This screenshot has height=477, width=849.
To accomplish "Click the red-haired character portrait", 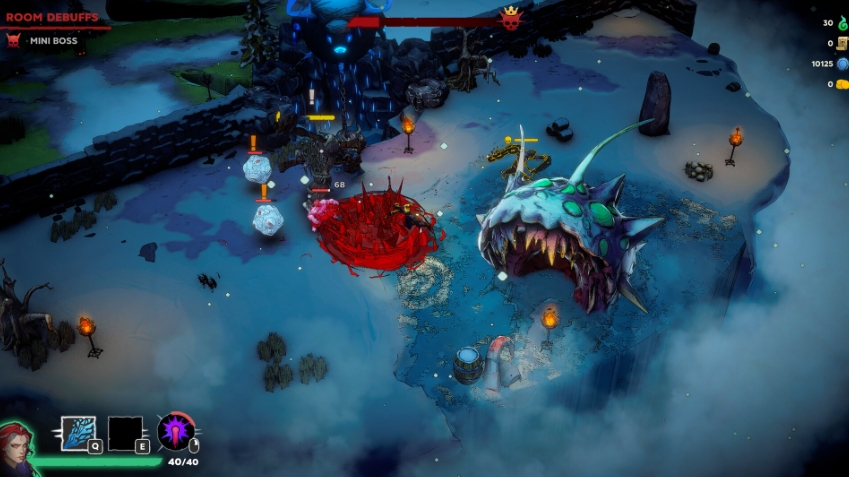I will click(x=17, y=445).
